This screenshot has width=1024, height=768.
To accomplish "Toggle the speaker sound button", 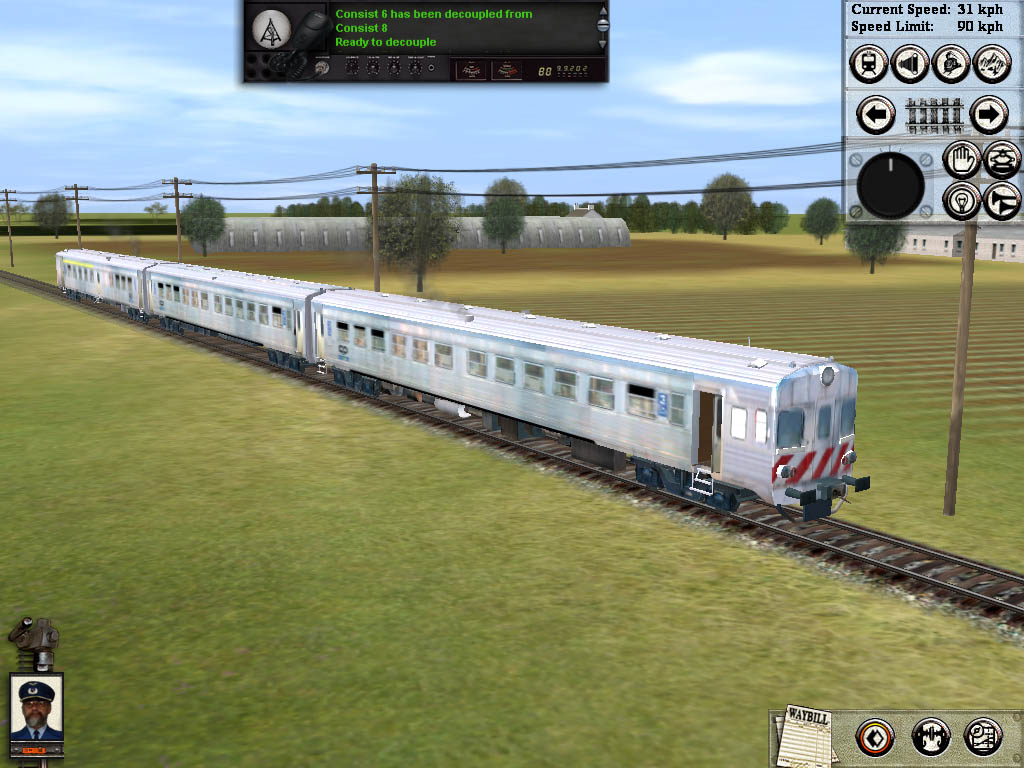I will [909, 64].
